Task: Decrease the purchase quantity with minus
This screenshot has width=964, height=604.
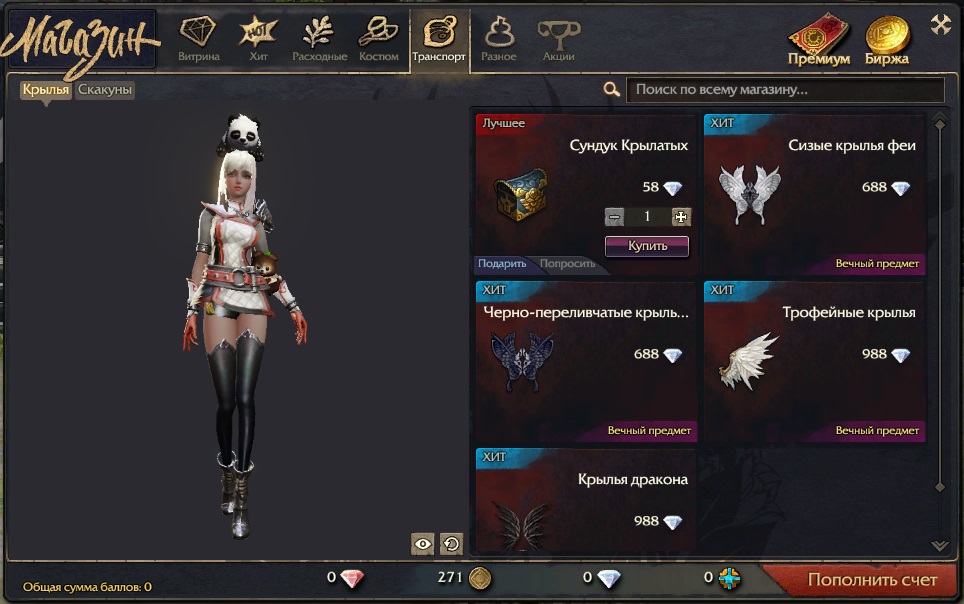Action: click(x=614, y=217)
